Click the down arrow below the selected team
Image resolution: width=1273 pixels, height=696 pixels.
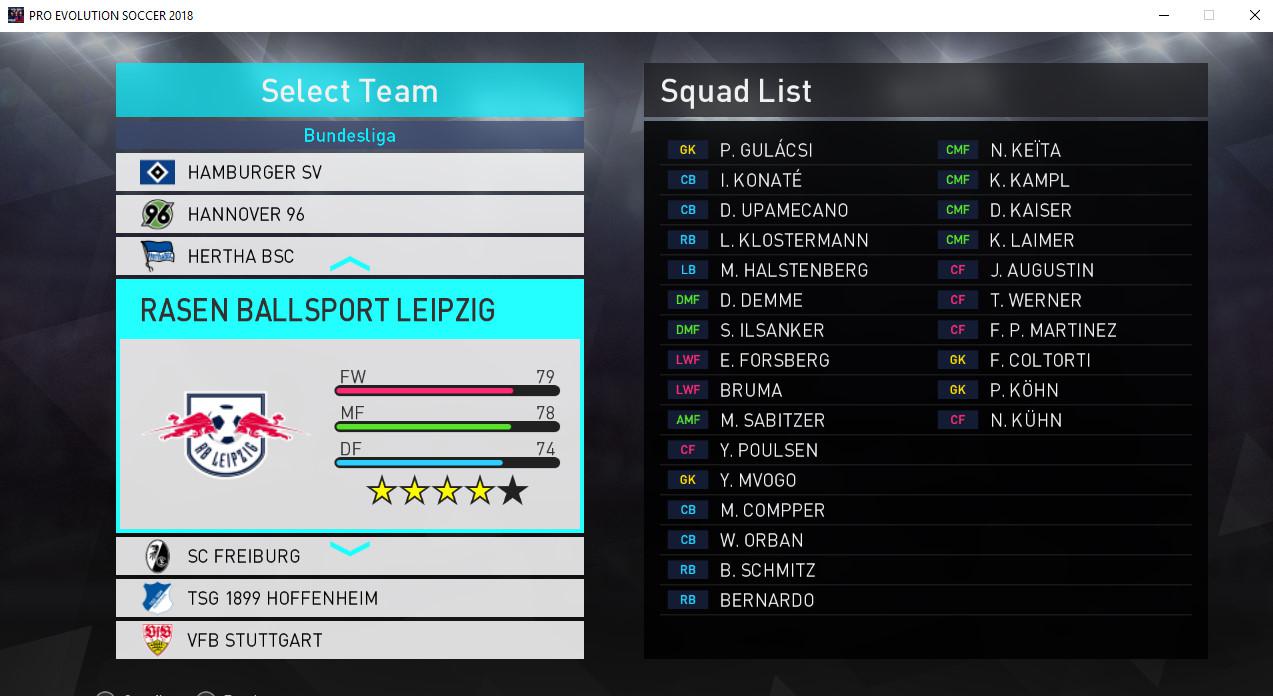[350, 548]
